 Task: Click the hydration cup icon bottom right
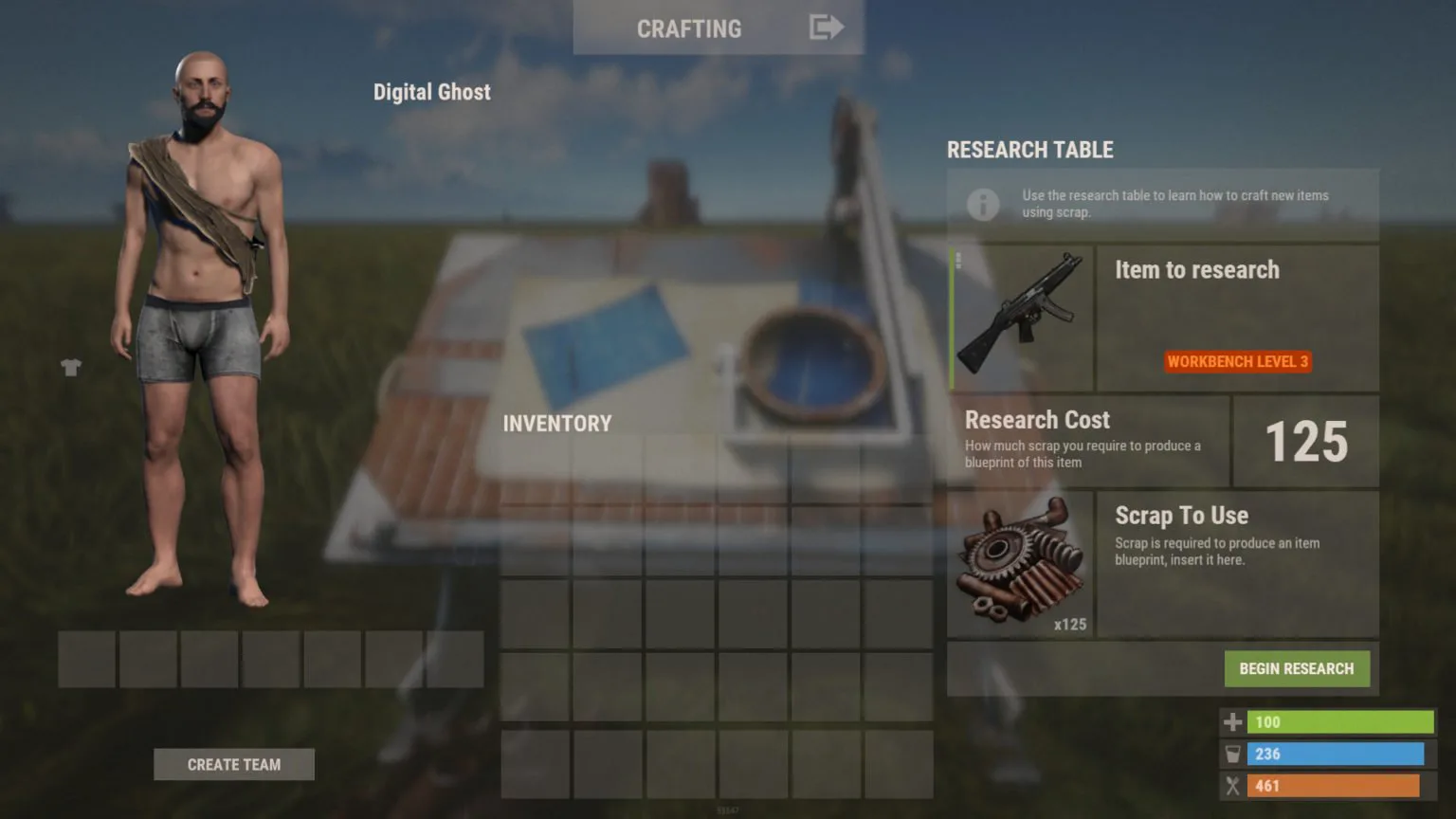click(x=1232, y=754)
